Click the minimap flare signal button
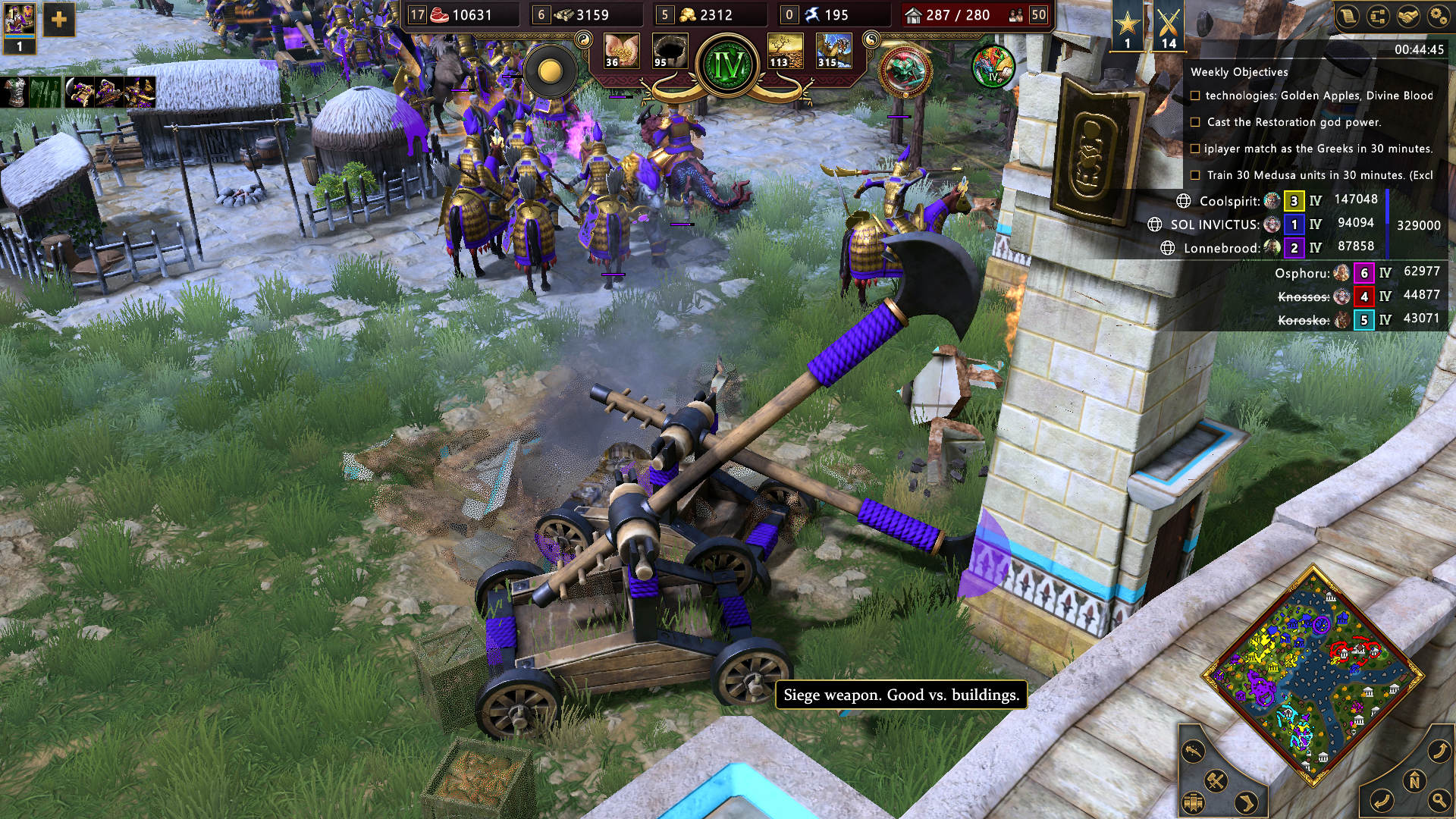This screenshot has width=1456, height=819. (x=1194, y=752)
